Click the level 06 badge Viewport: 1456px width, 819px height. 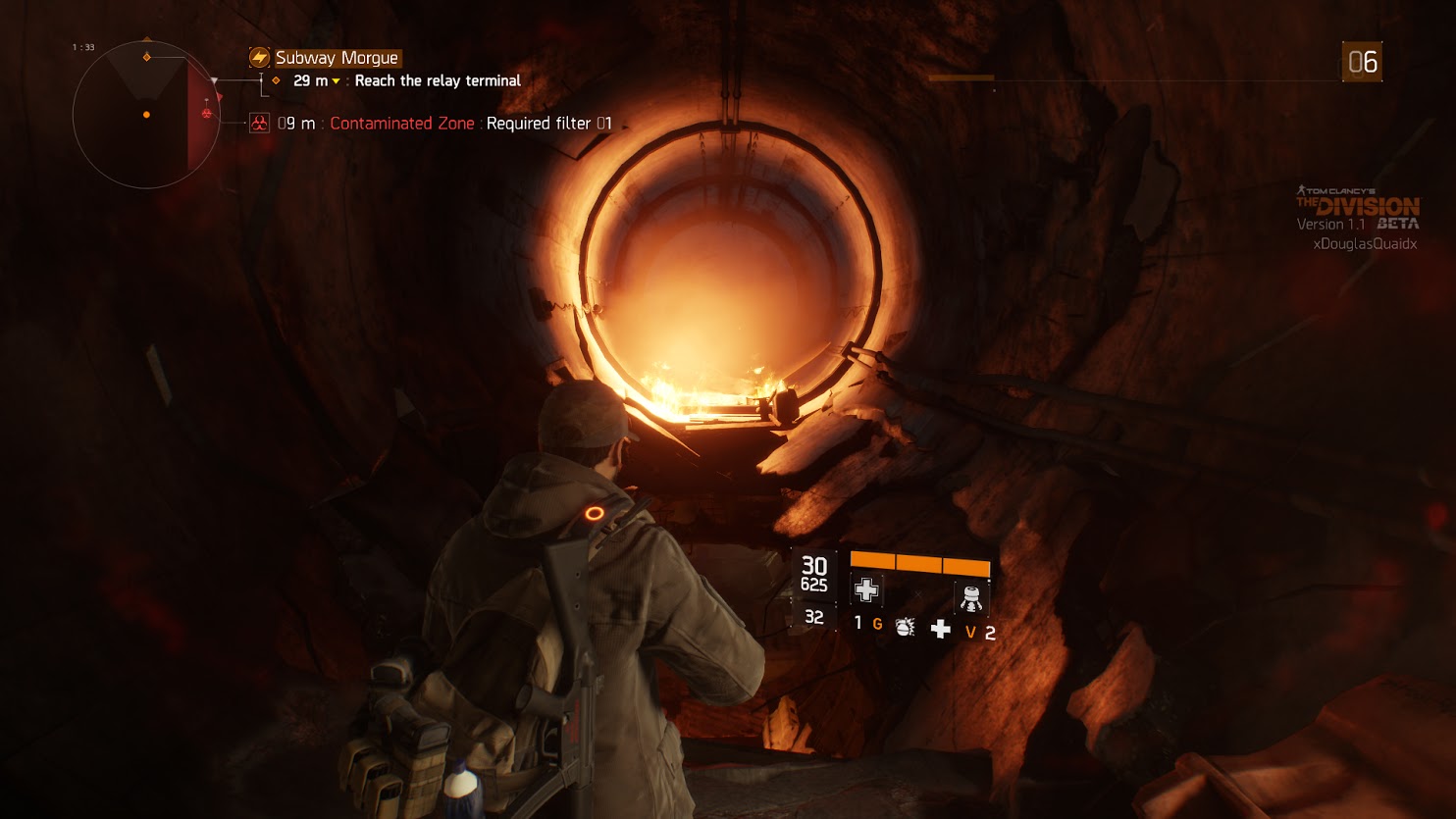(1362, 62)
